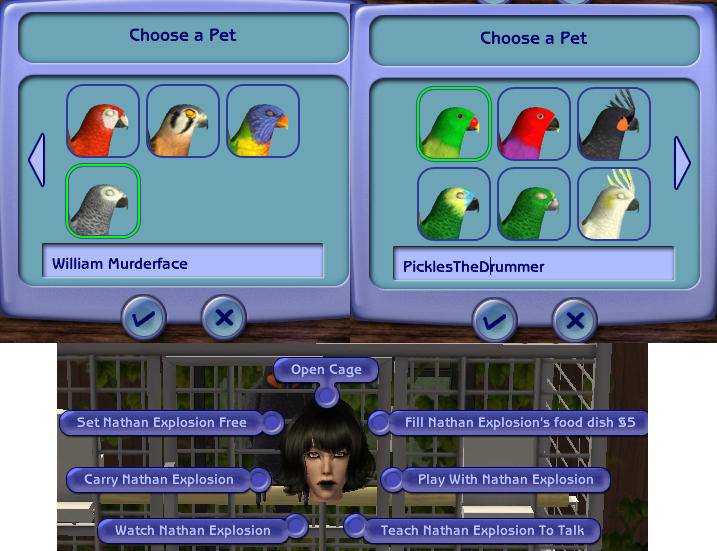Pick the red and purple parrot portrait
Image resolution: width=717 pixels, height=551 pixels.
[x=534, y=124]
